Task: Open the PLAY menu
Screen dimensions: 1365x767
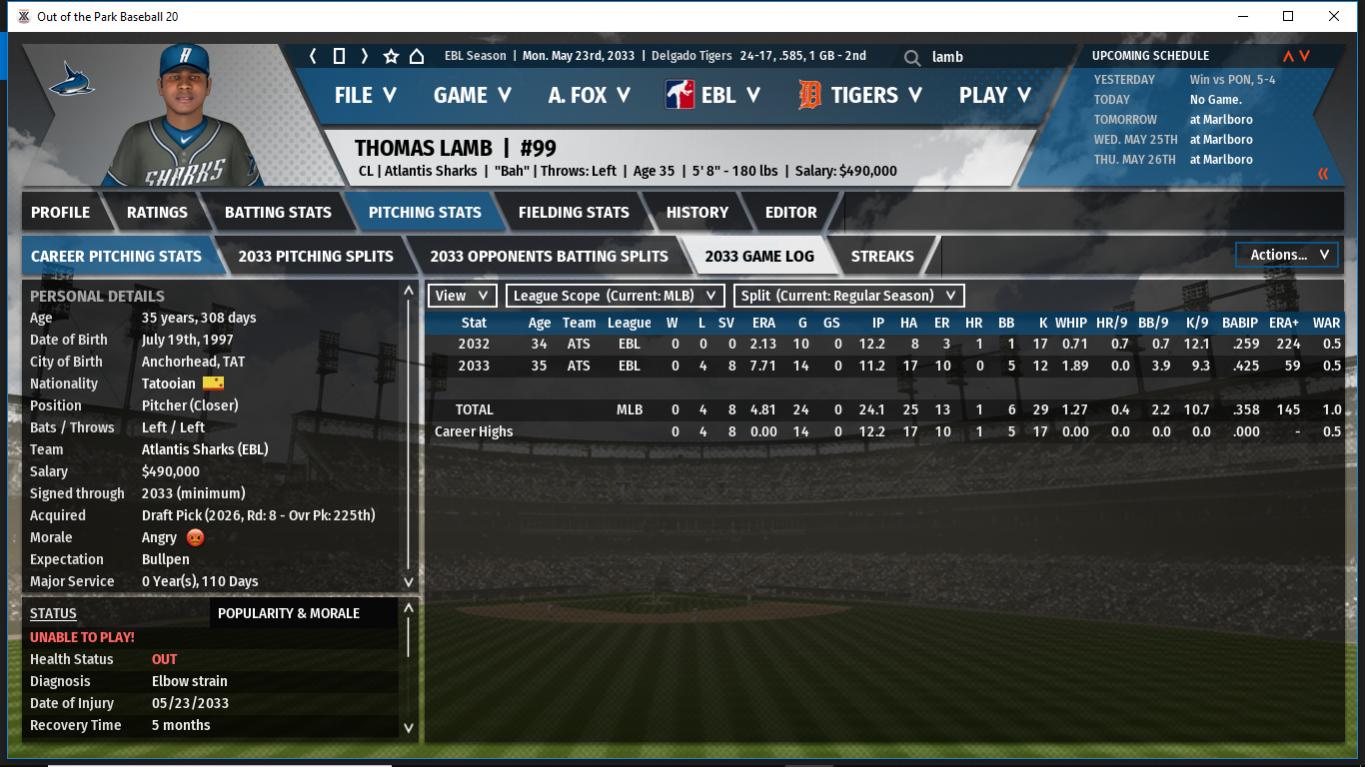Action: tap(994, 95)
